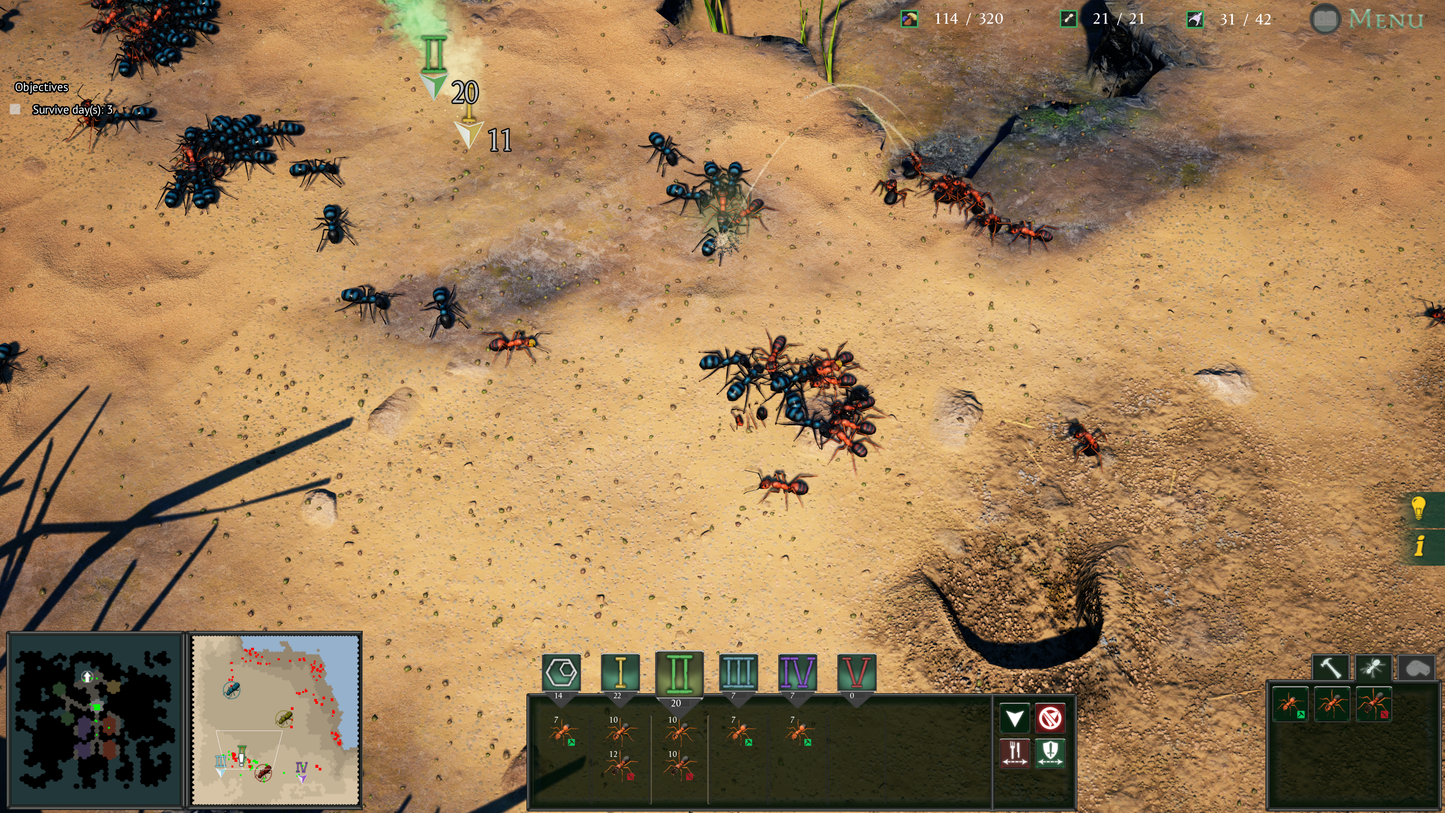Check the Survive day(s): 3 objective
Screen dimensions: 1445x813
[x=14, y=110]
